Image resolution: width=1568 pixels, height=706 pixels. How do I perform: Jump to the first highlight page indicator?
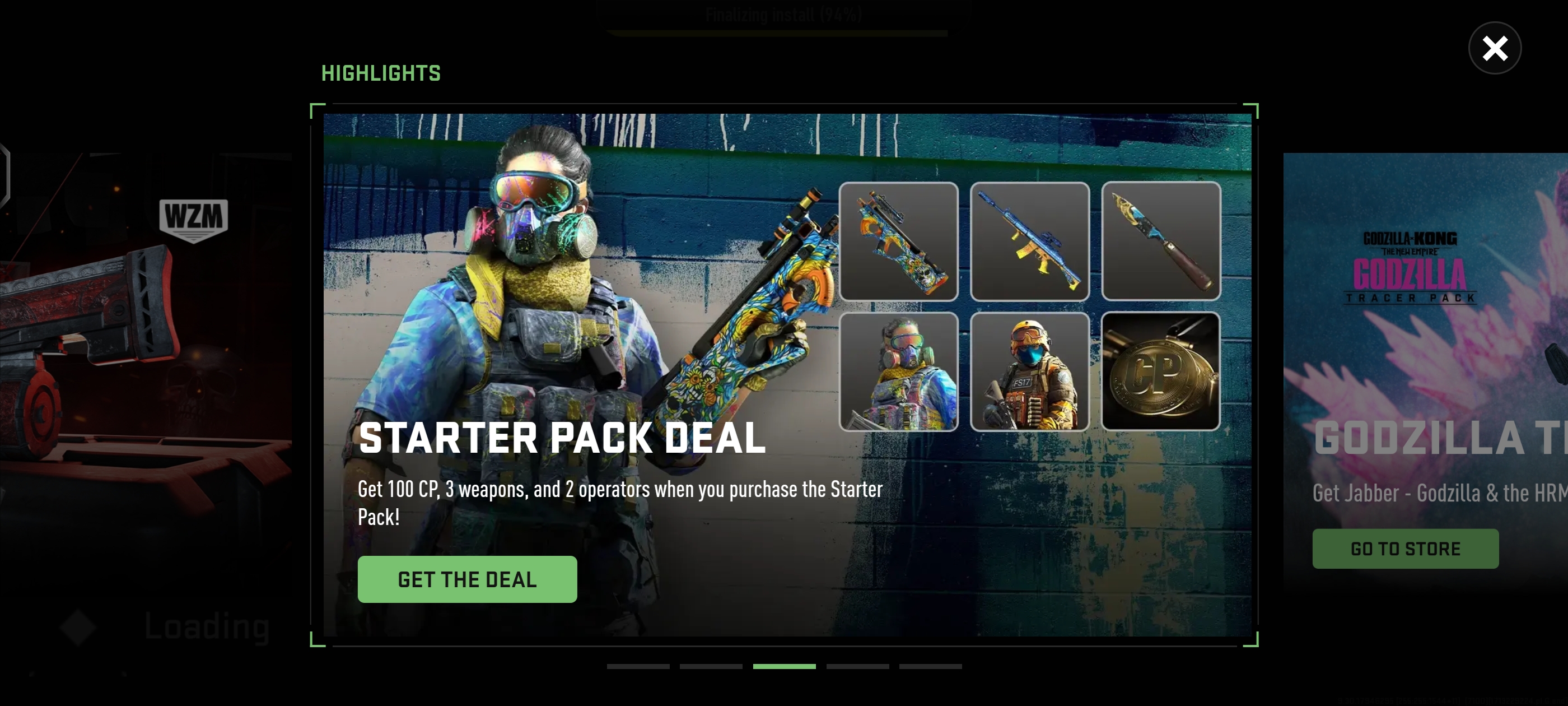tap(638, 666)
